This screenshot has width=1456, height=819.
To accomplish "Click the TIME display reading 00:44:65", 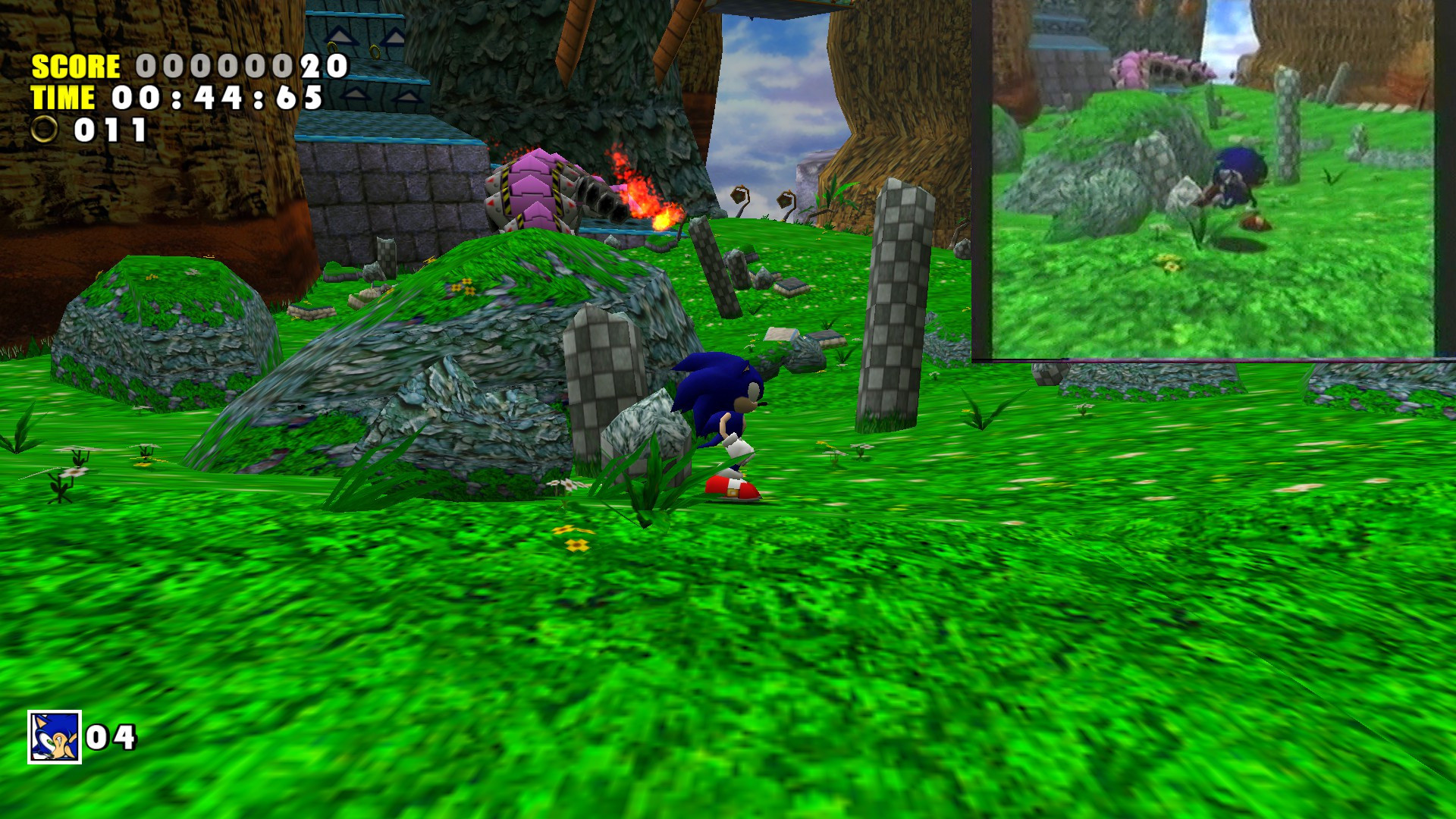I will pos(212,97).
